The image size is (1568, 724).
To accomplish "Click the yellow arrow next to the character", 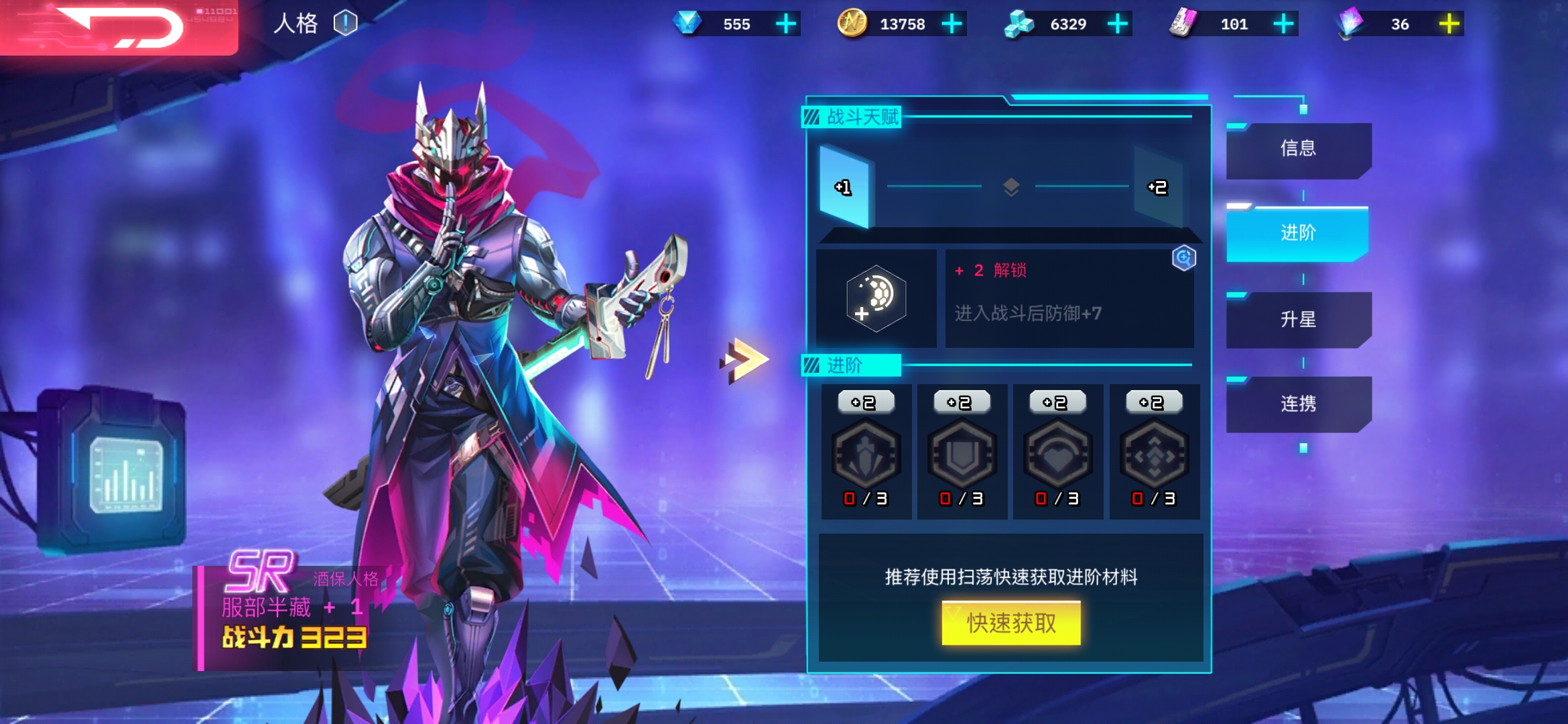I will [744, 360].
